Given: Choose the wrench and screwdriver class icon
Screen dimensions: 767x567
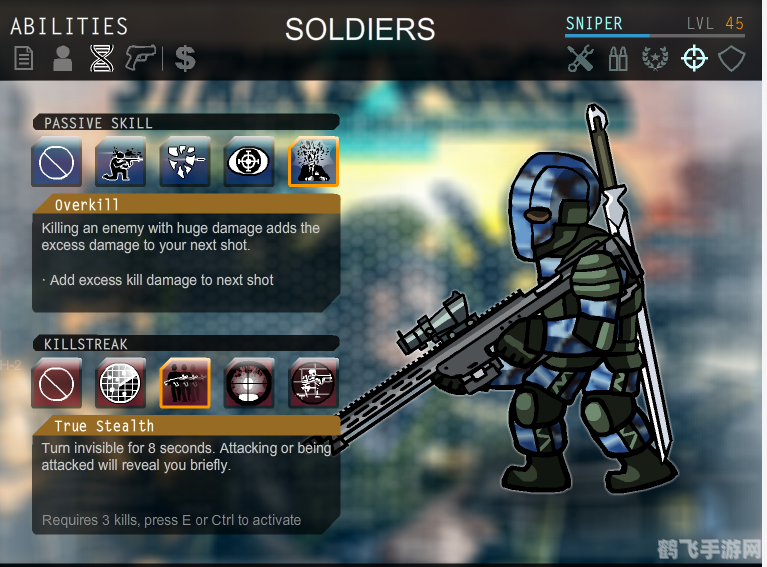Looking at the screenshot, I should 581,59.
